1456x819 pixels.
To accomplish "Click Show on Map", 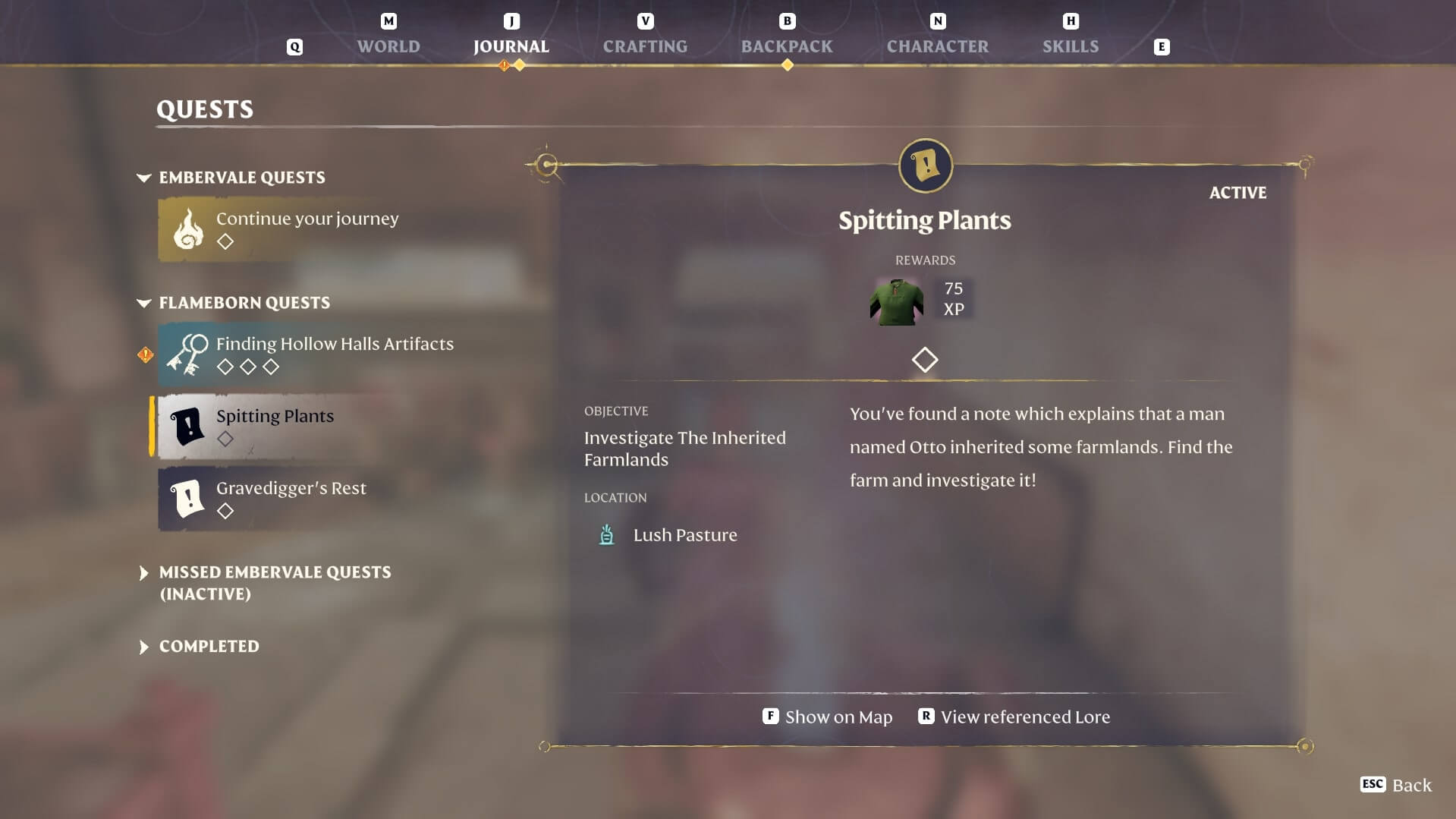I will pyautogui.click(x=837, y=716).
